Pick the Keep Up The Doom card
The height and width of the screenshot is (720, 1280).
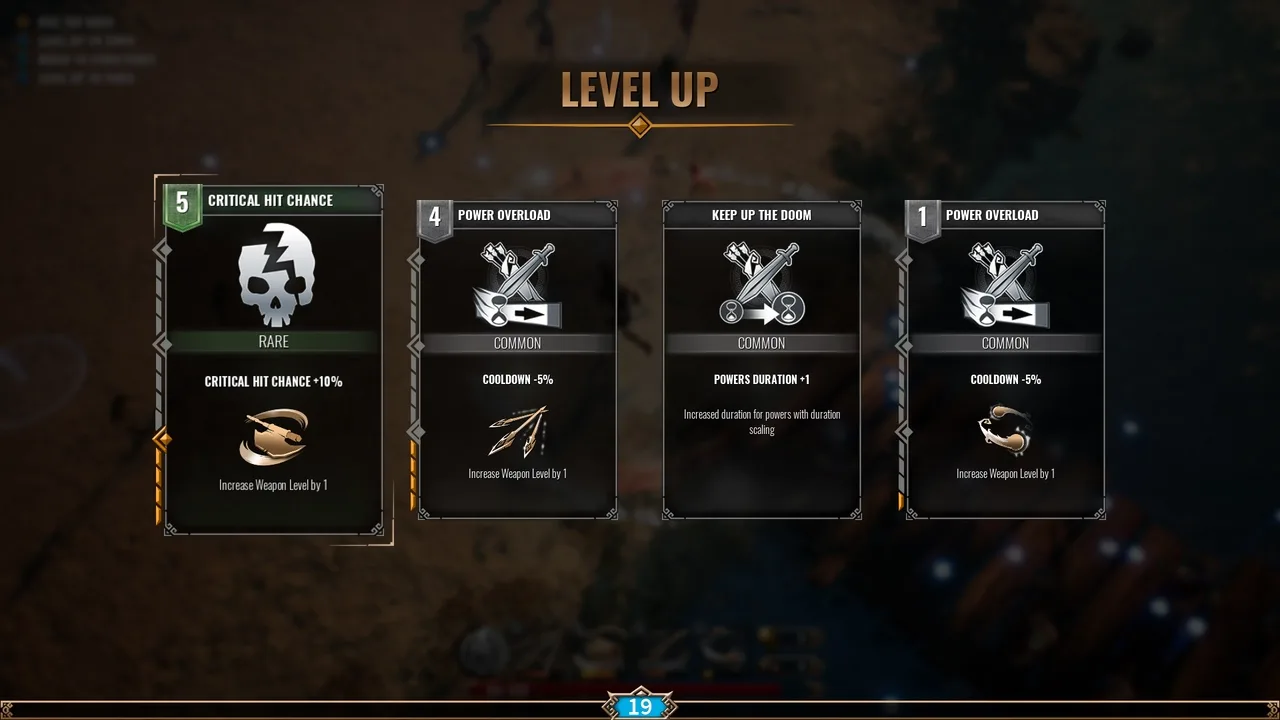(x=761, y=360)
